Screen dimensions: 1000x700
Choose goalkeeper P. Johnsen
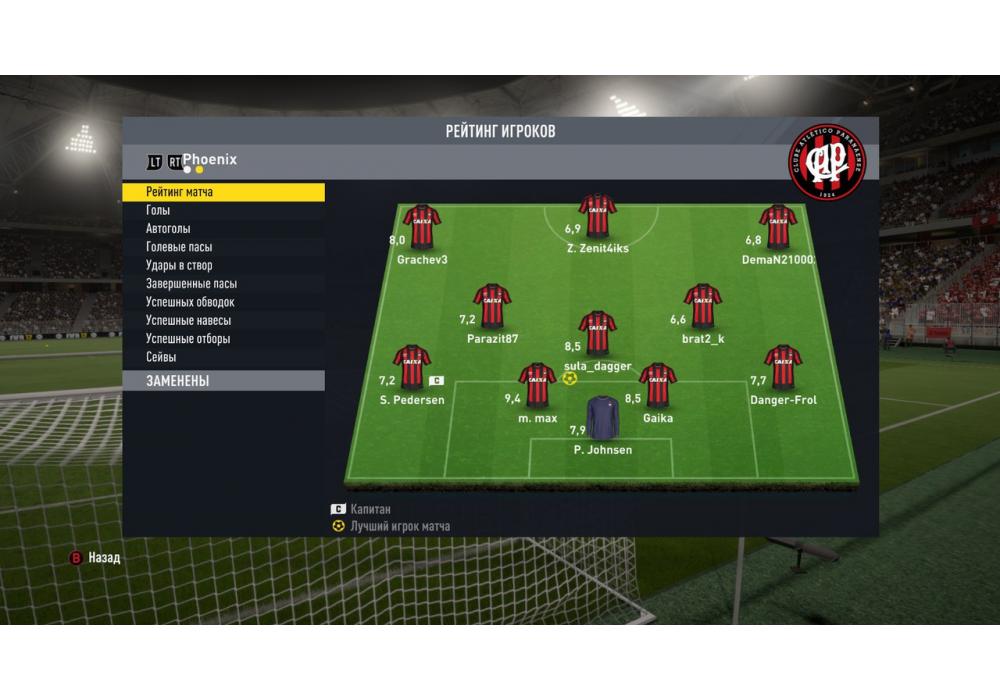tap(602, 419)
